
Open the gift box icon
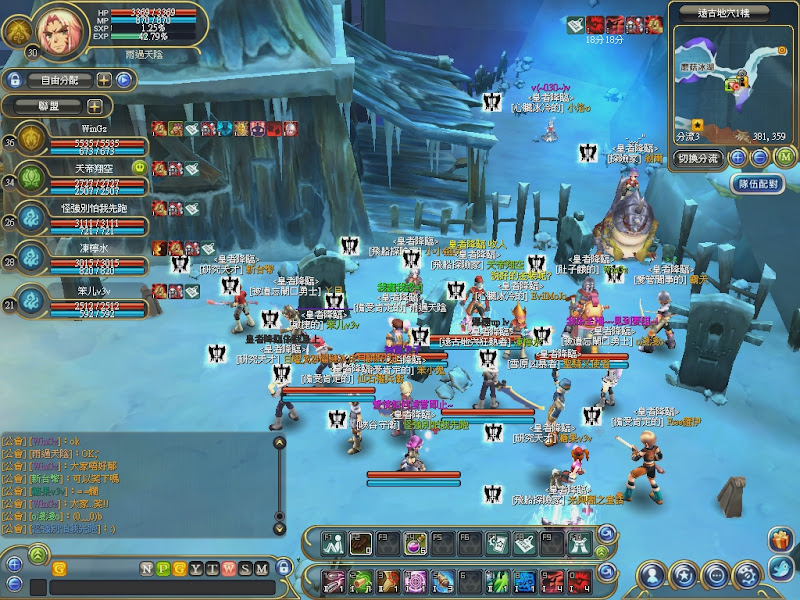click(780, 541)
